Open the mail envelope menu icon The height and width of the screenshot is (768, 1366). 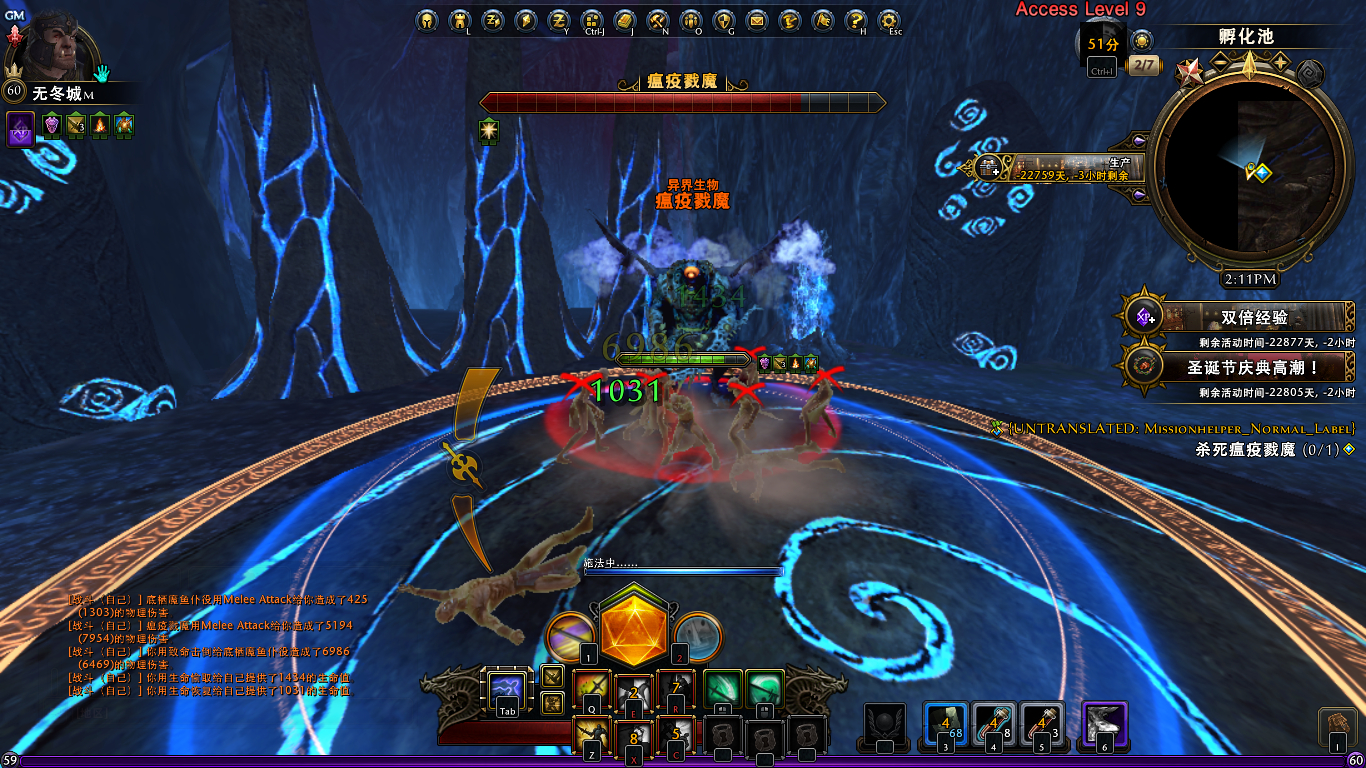(x=757, y=20)
